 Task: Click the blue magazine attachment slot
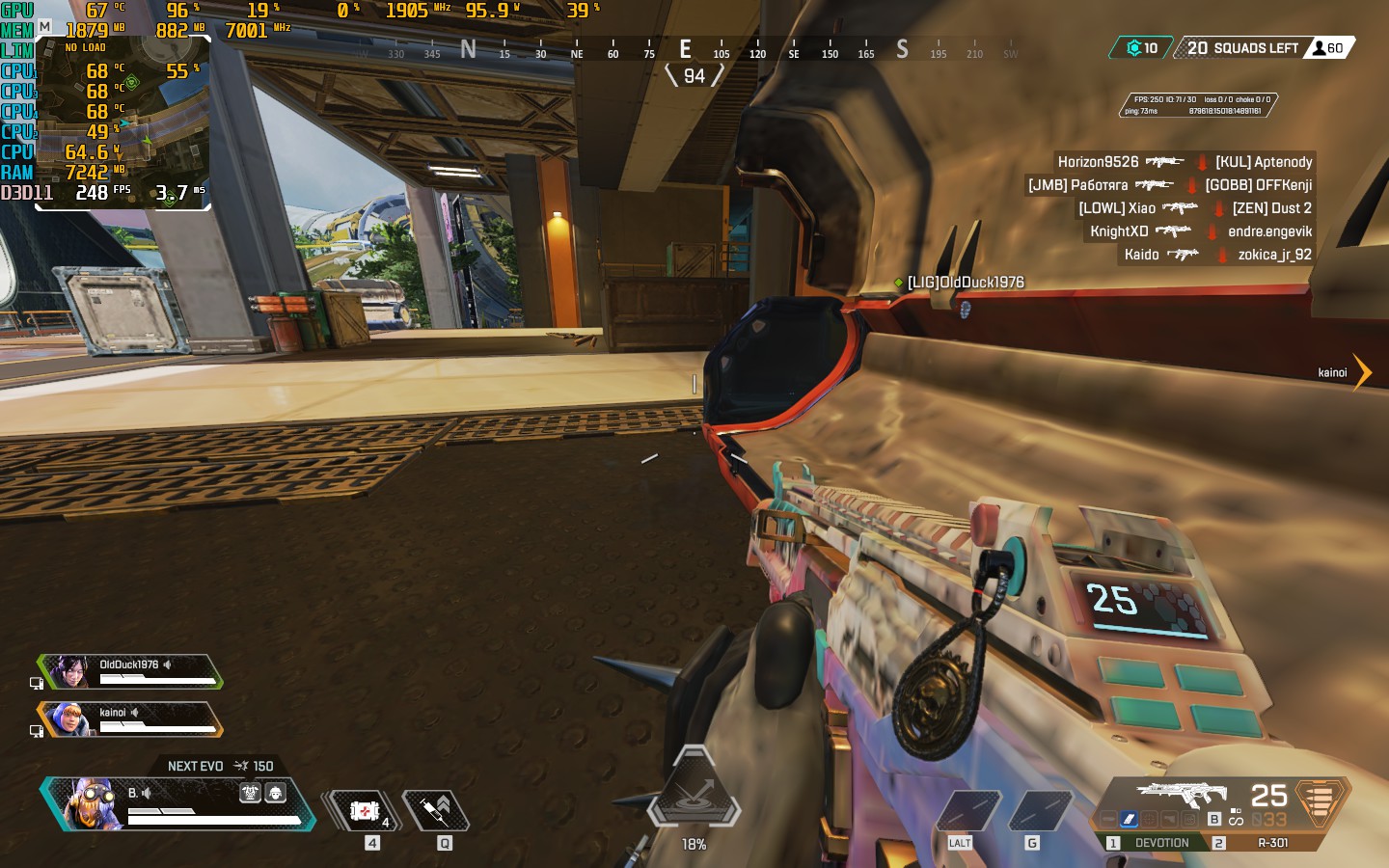1128,819
